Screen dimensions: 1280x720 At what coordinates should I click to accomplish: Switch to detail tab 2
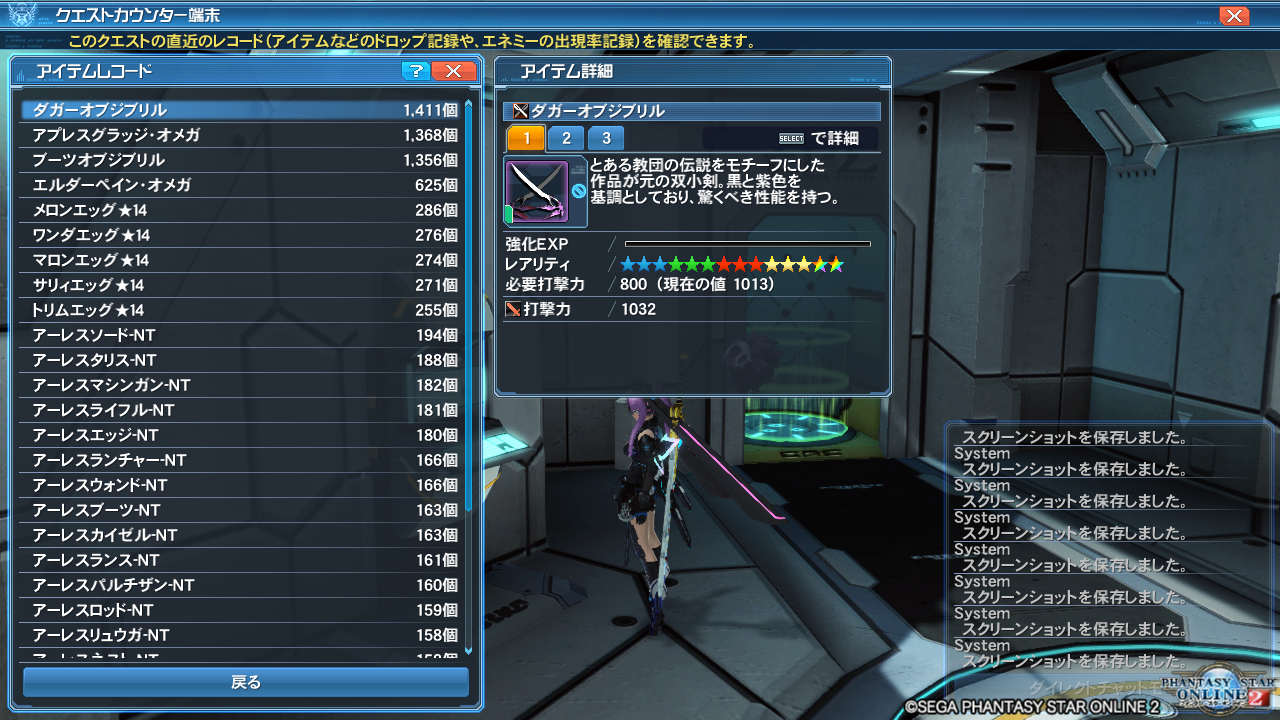tap(566, 138)
